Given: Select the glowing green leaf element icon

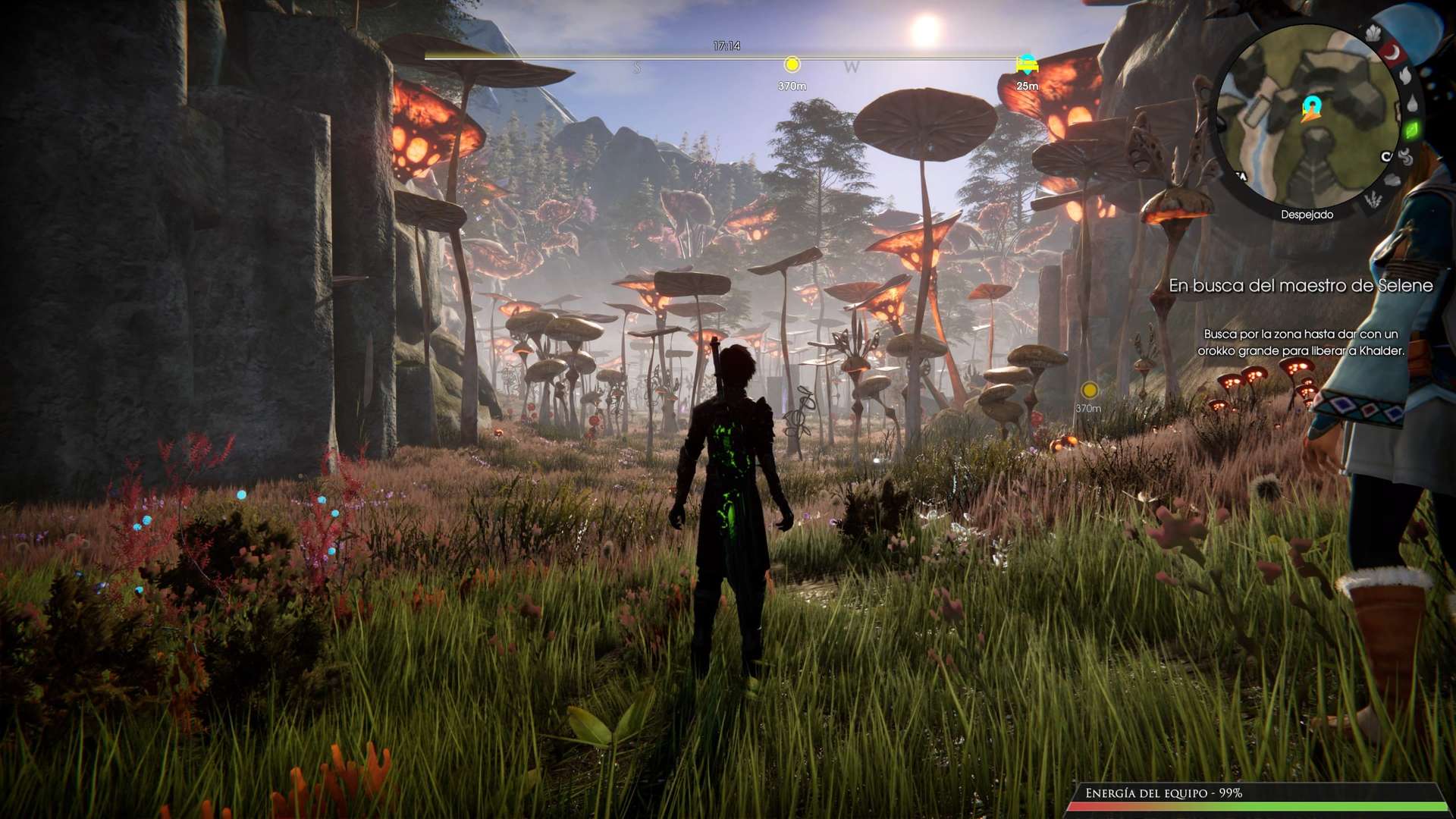Looking at the screenshot, I should coord(1411,130).
